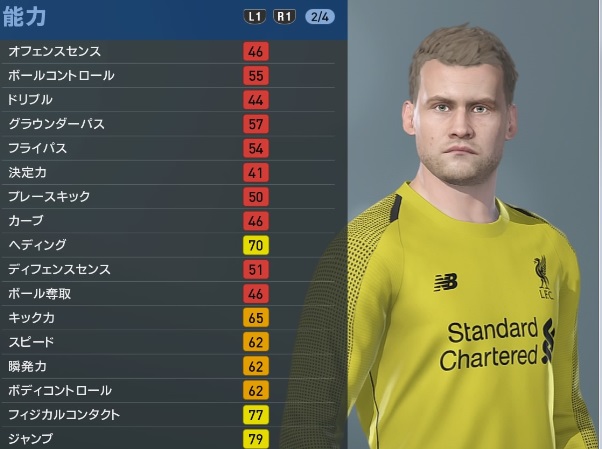Select the ディフェンスセンス row
The height and width of the screenshot is (449, 602).
click(x=170, y=269)
